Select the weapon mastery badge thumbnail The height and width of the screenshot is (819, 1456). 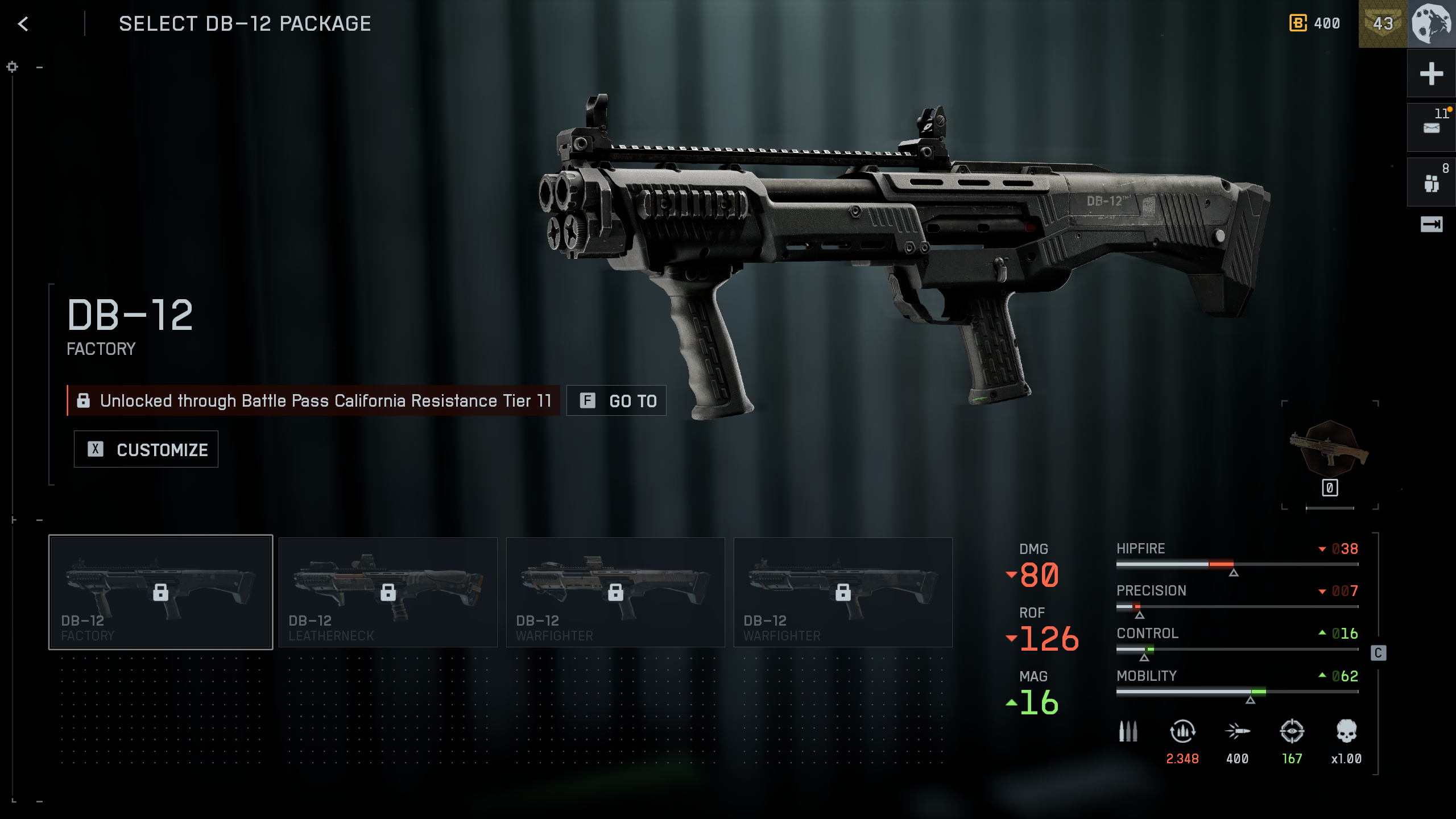1329,449
